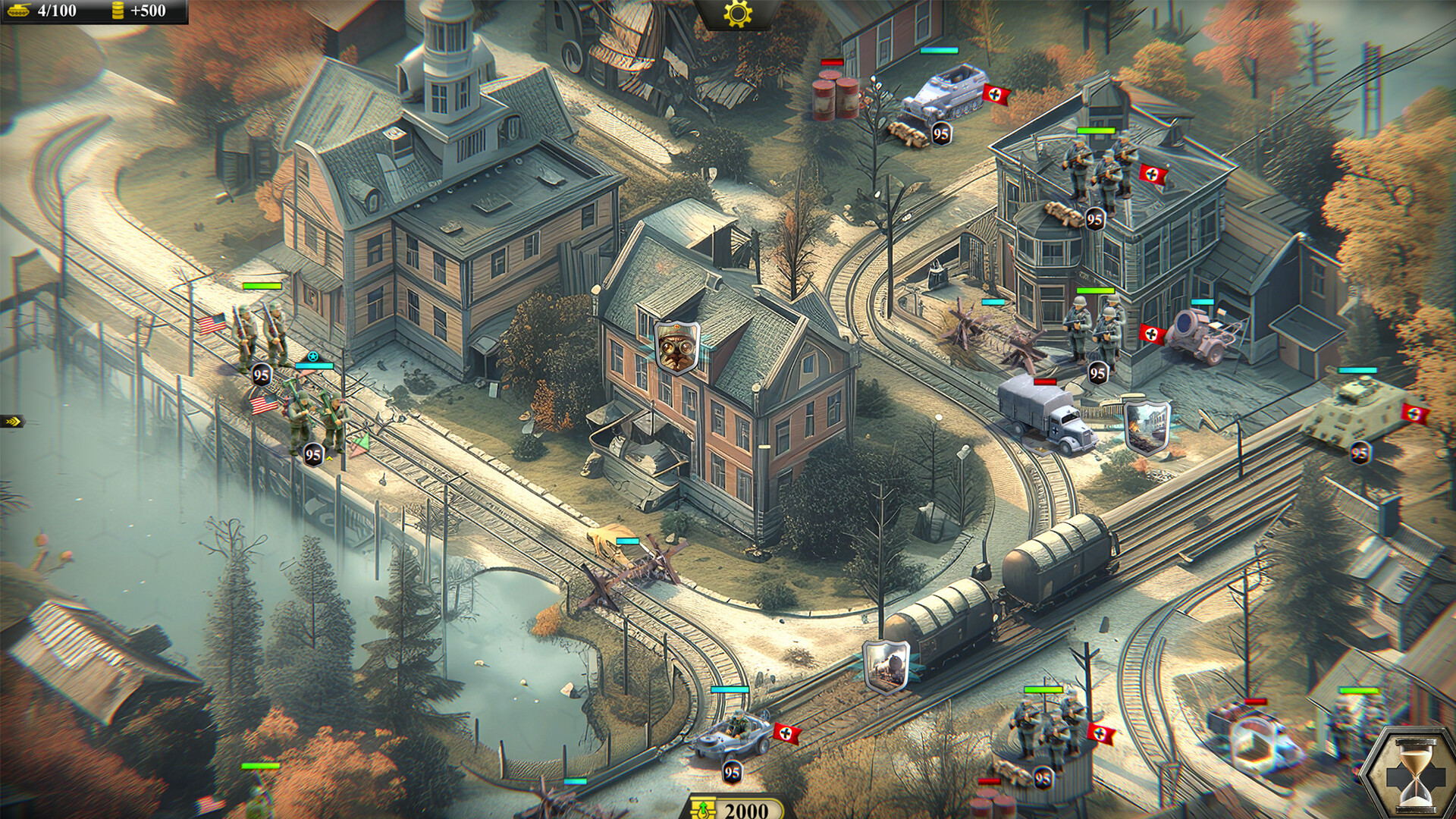Click the green triangle marker near the US squad

(x=363, y=440)
